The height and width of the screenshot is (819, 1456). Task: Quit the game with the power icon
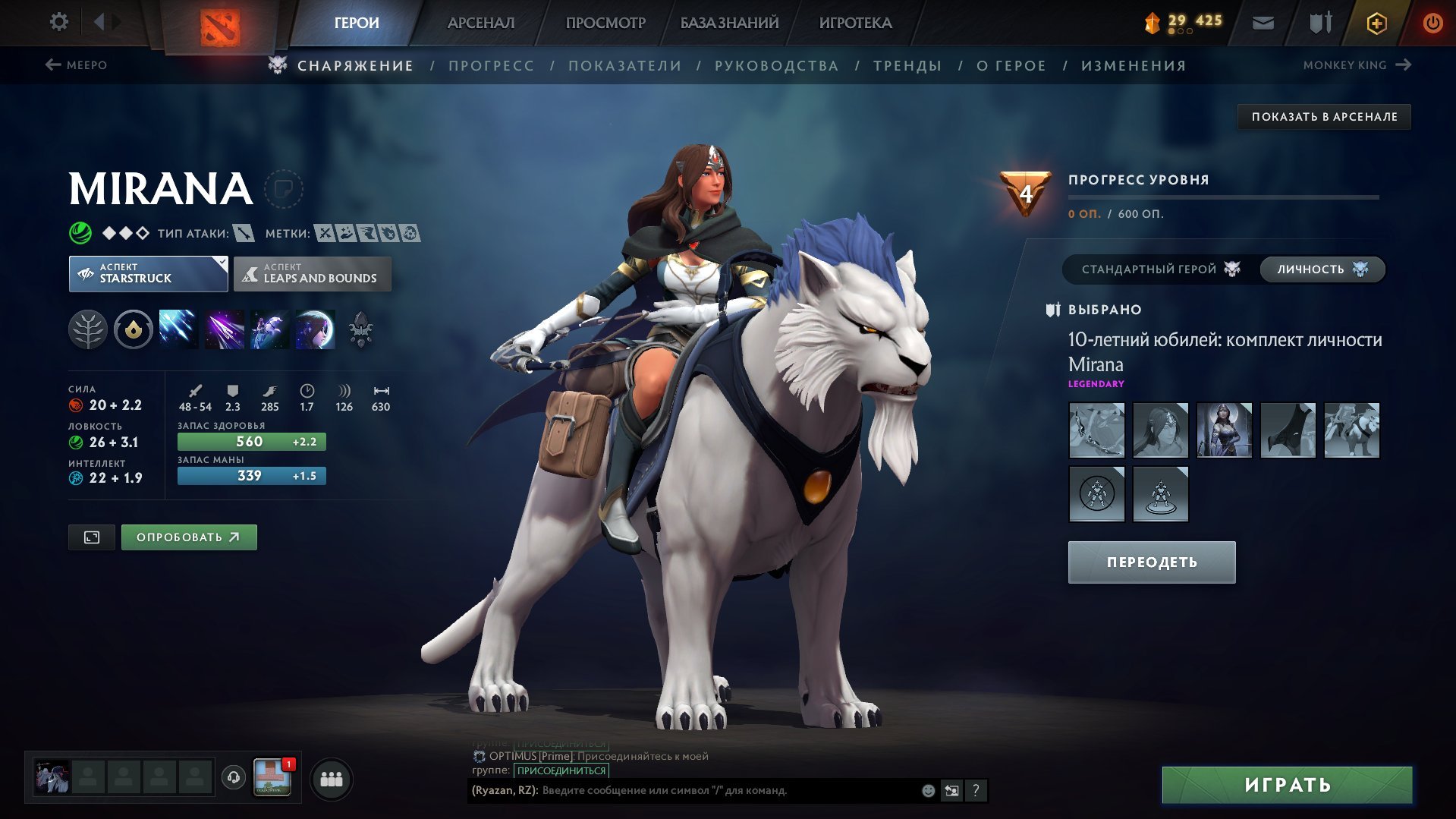click(1432, 23)
